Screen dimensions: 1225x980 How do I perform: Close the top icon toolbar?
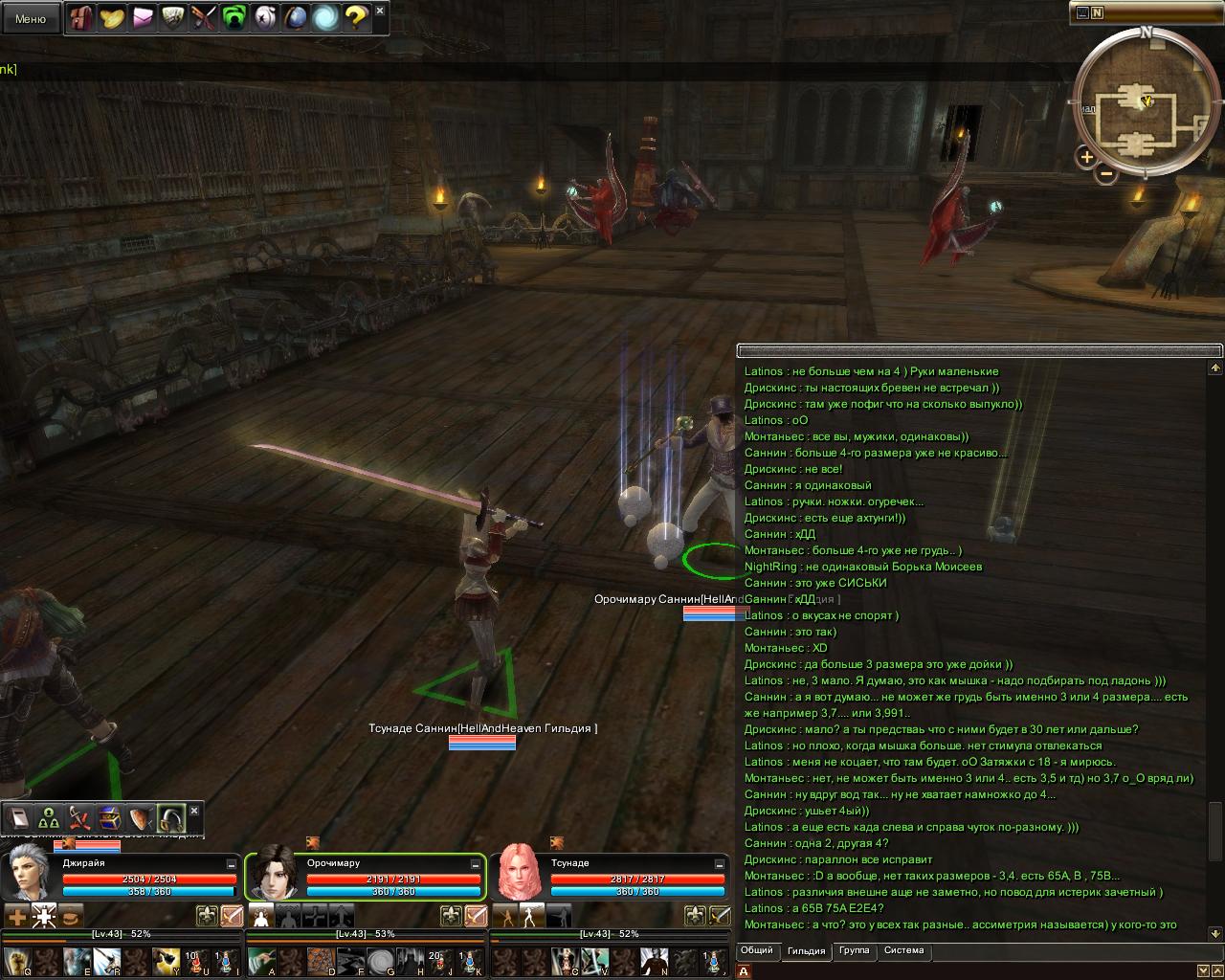[x=380, y=11]
